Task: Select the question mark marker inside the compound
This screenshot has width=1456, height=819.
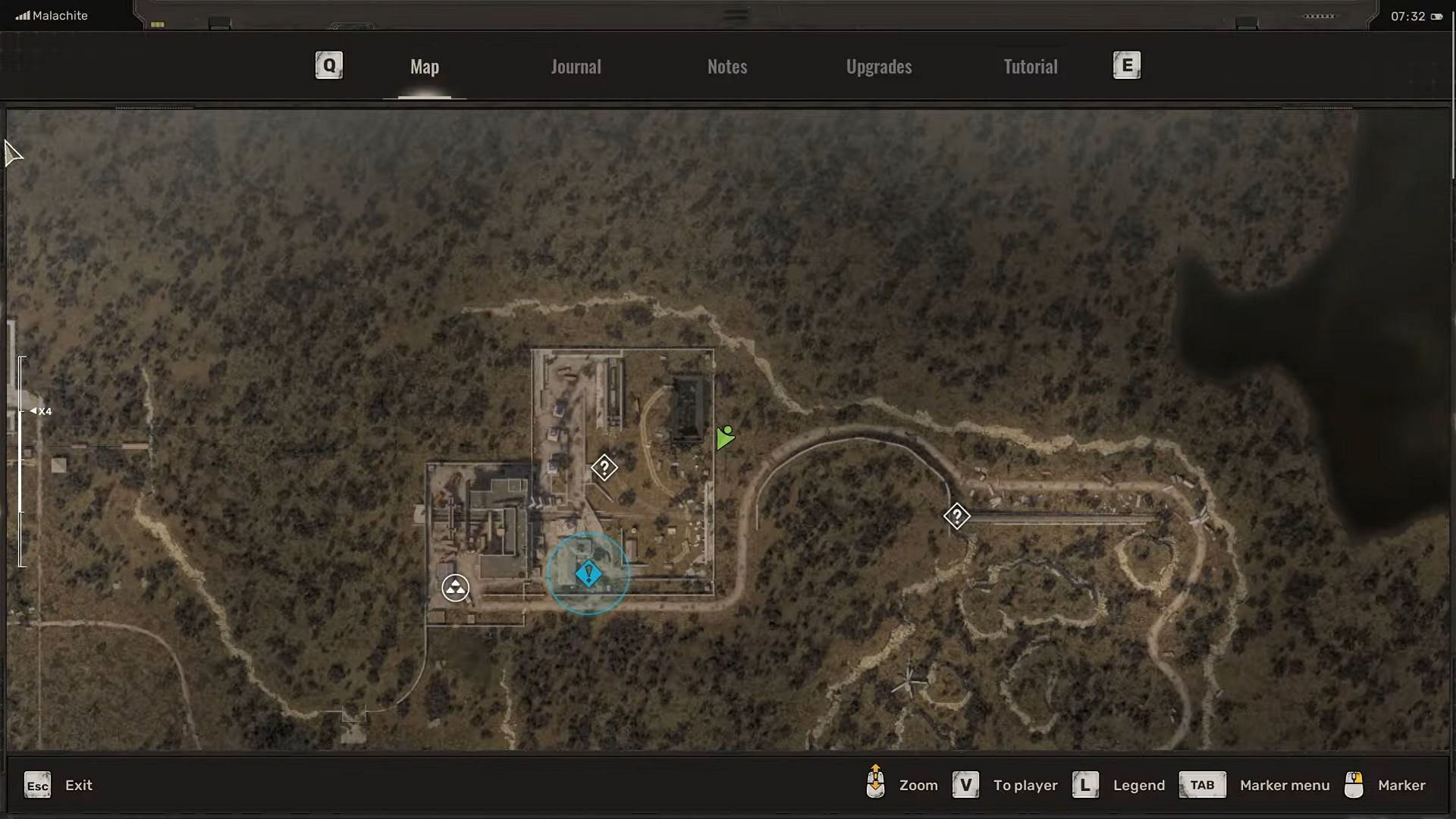Action: [604, 467]
